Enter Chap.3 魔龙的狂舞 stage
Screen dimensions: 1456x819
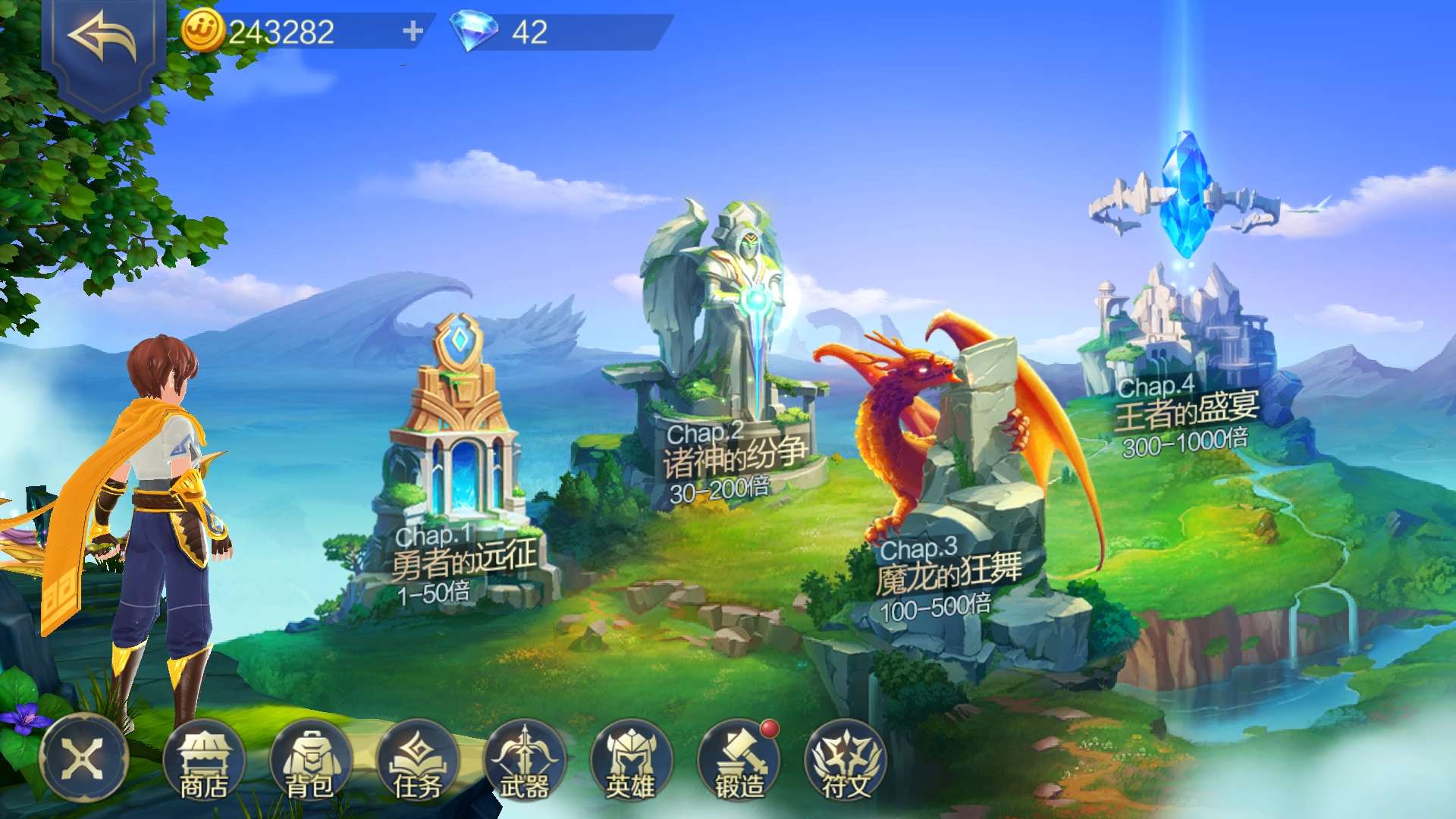[955, 485]
